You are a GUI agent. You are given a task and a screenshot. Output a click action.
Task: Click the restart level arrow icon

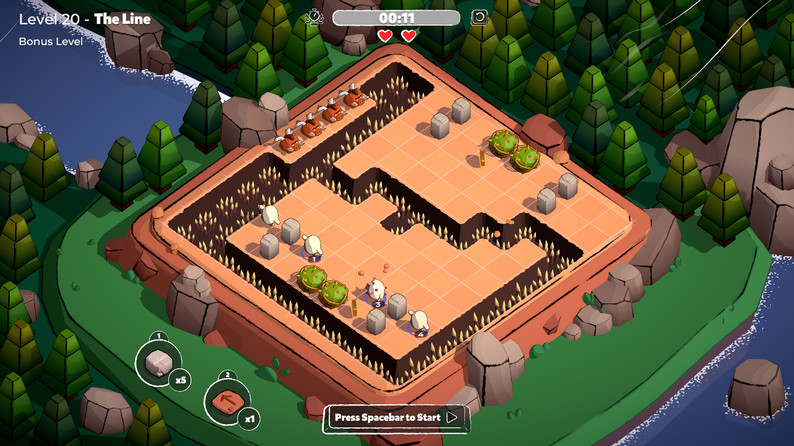coord(479,17)
